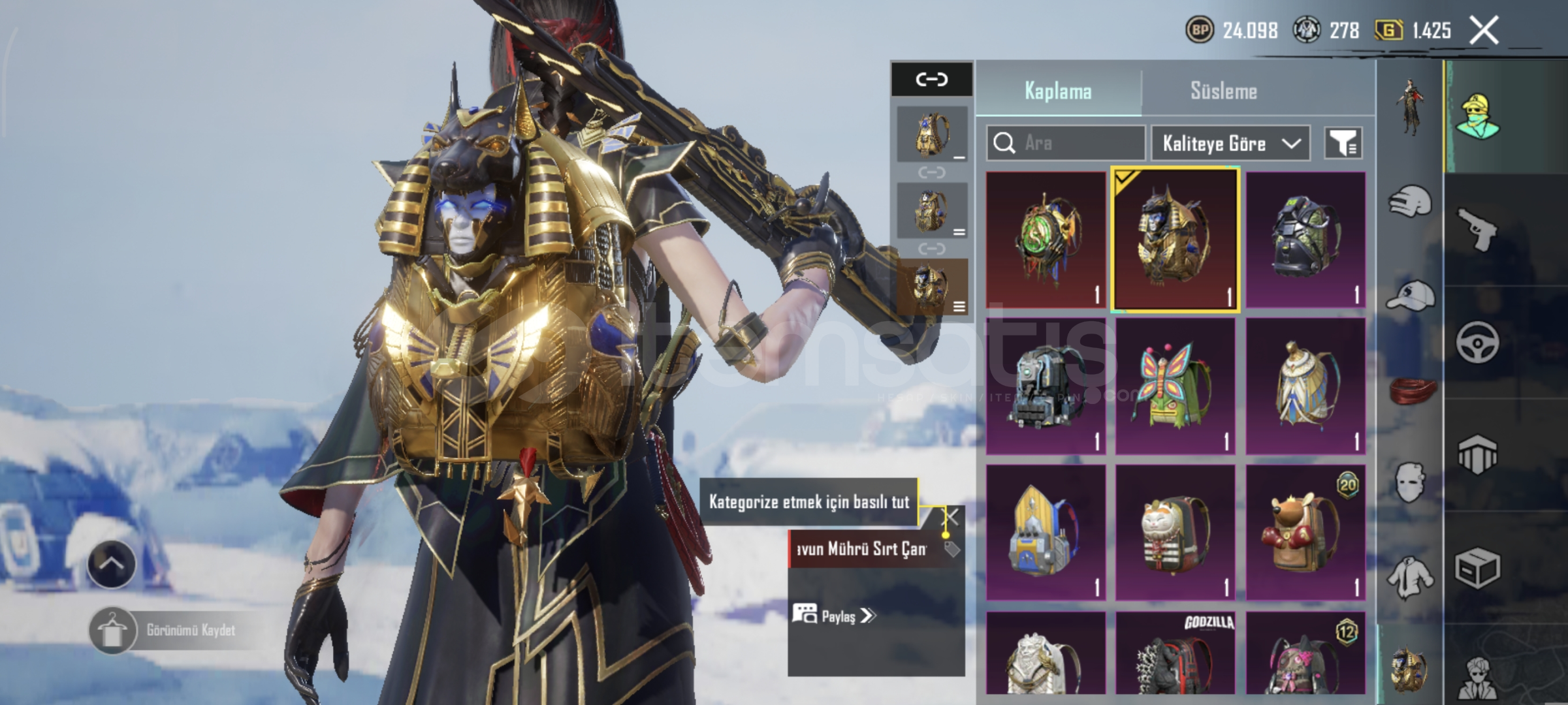Open the pistol weapons category
The image size is (1568, 705).
(1478, 228)
